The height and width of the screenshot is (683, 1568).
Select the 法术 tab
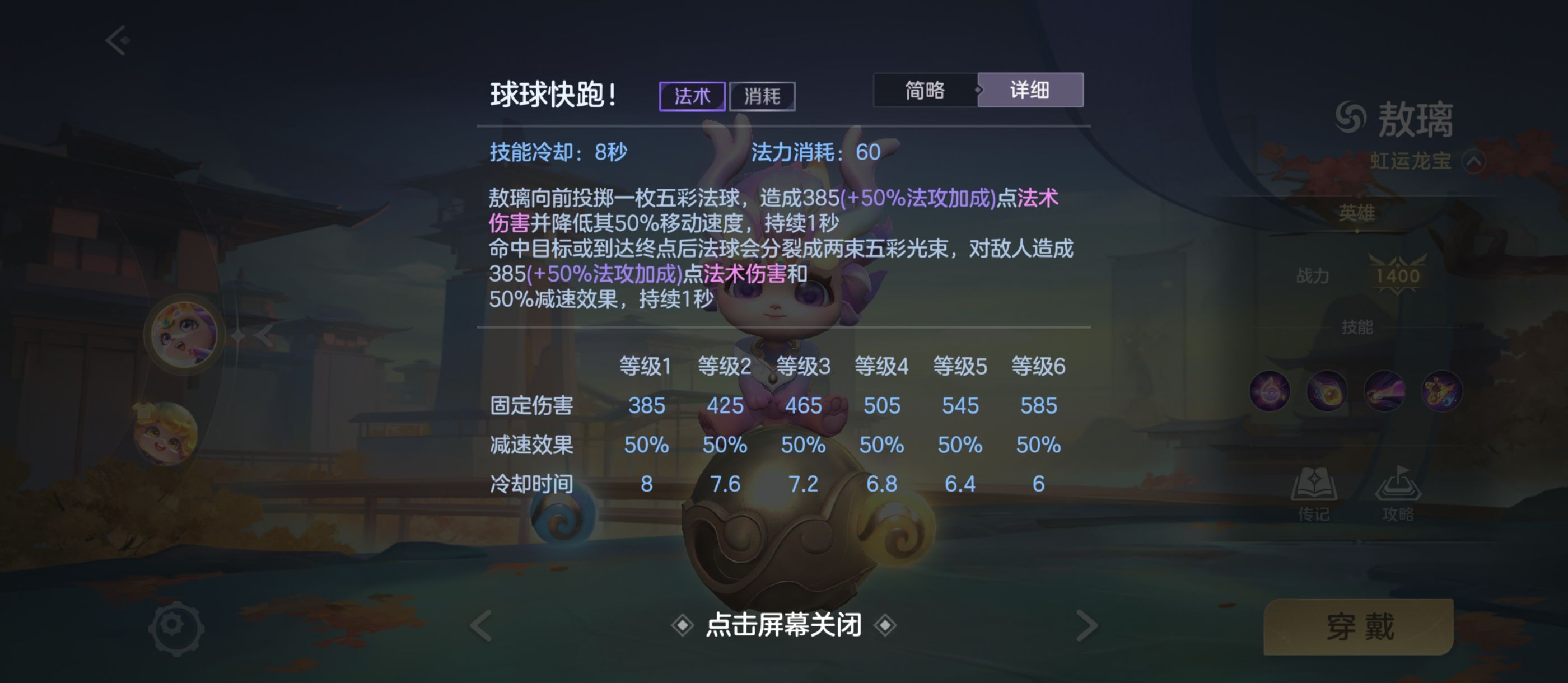pyautogui.click(x=694, y=96)
